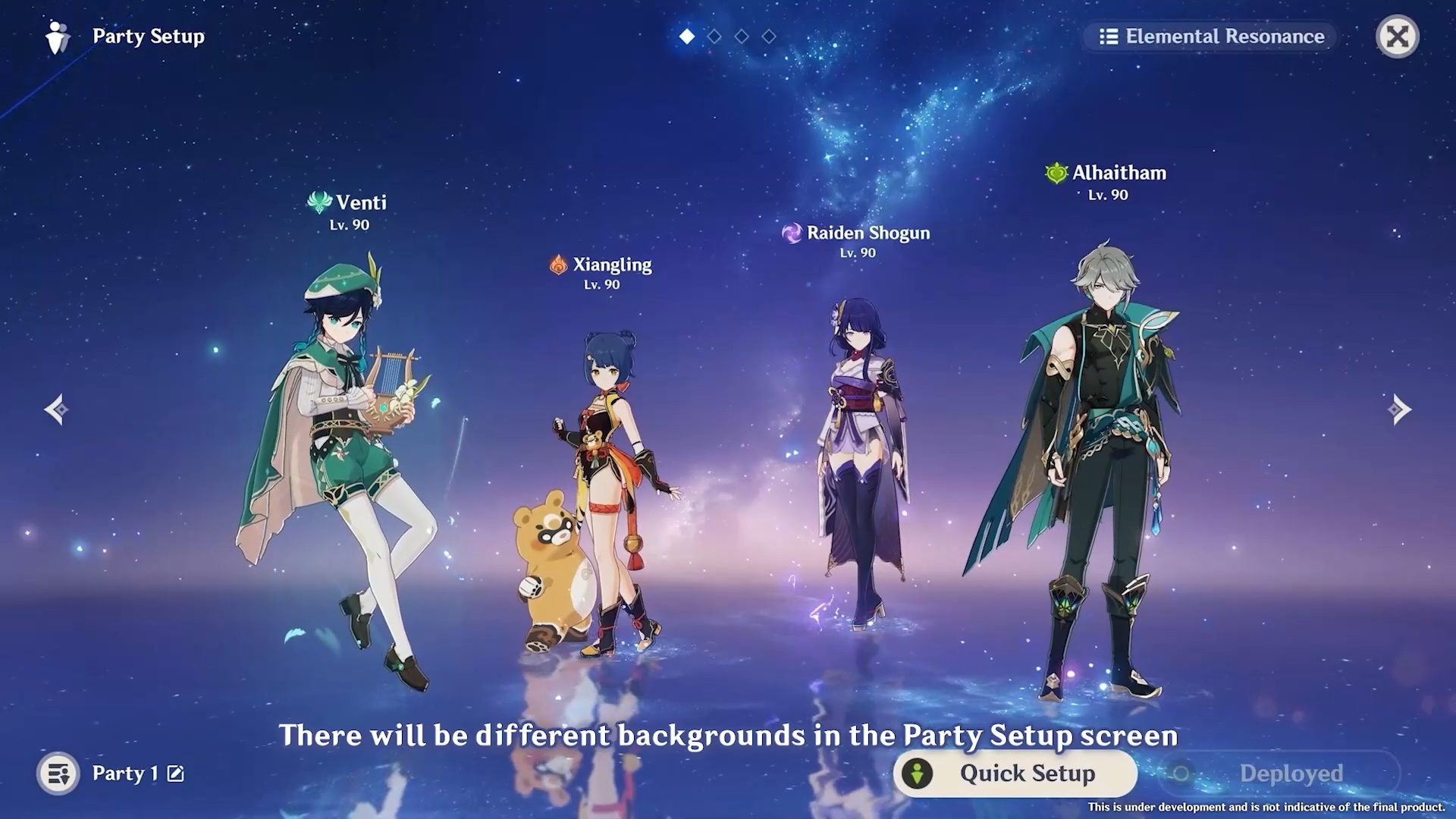Open the Elemental Resonance list
Screen dimensions: 1456x819
coord(1210,36)
